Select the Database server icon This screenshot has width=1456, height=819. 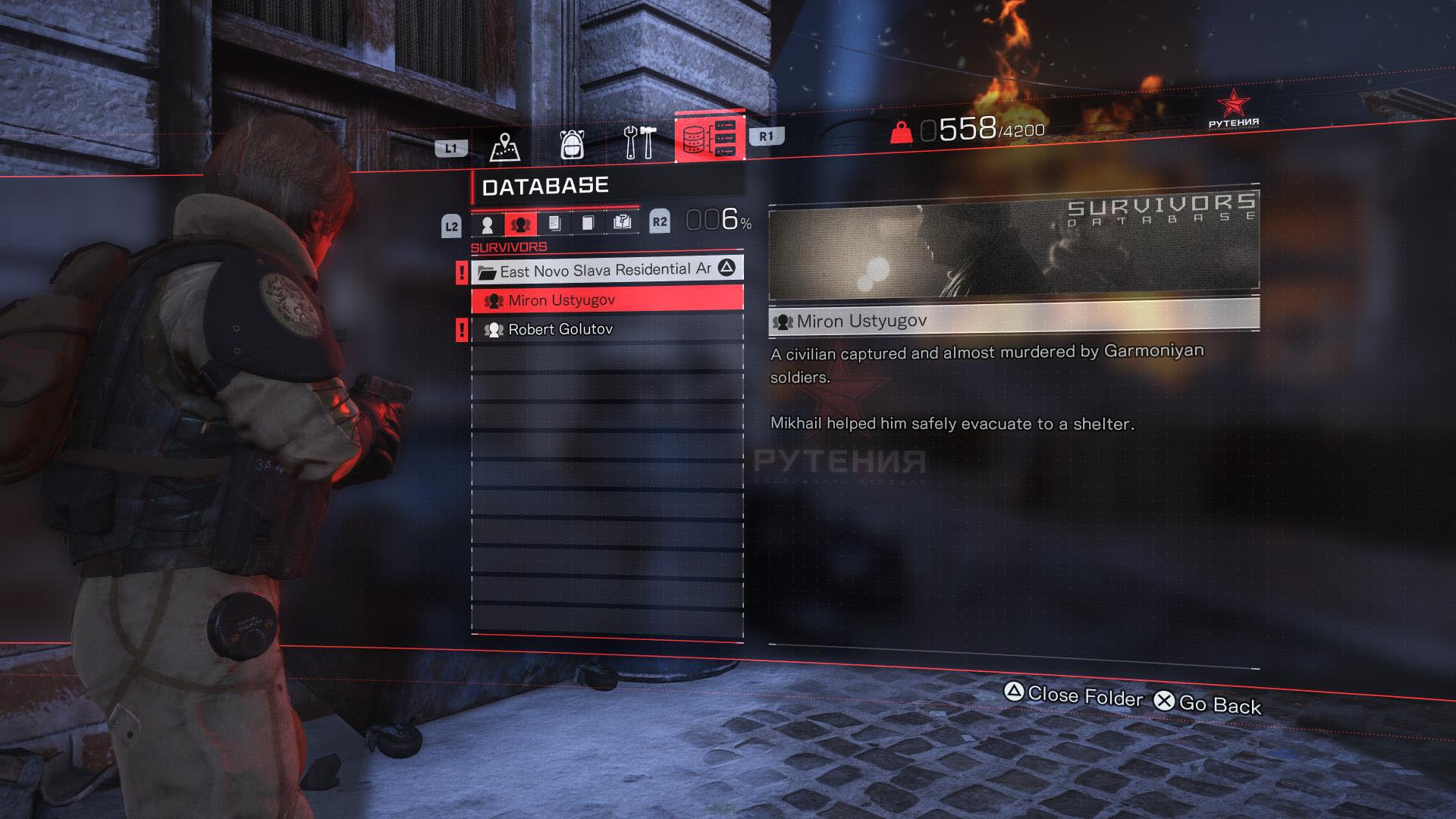click(x=709, y=139)
